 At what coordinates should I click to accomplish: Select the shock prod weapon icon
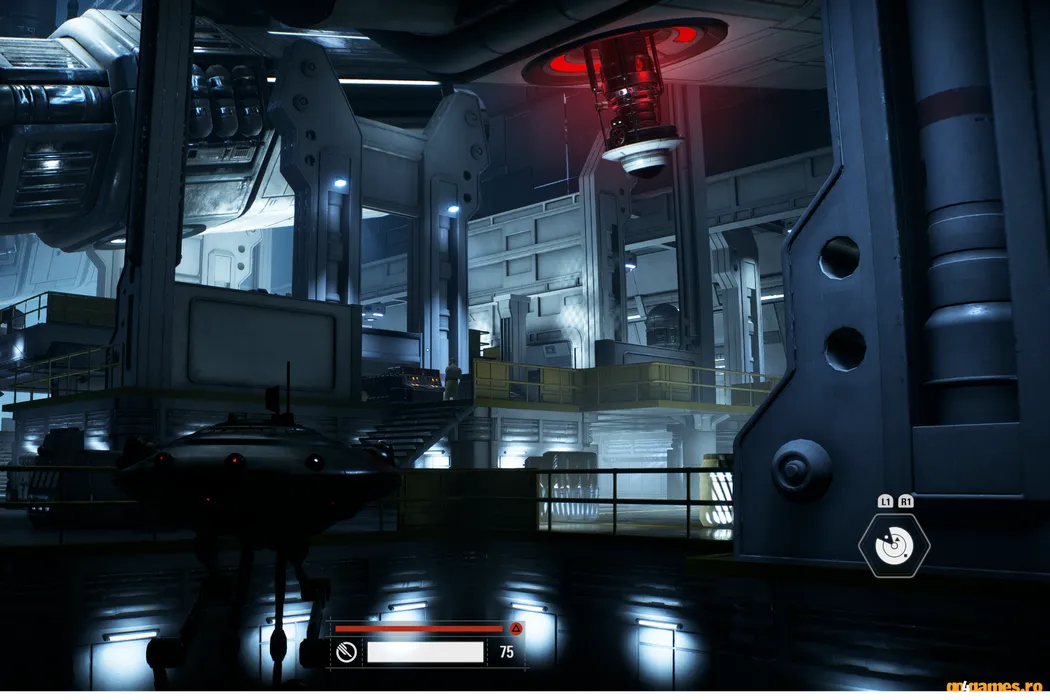(346, 653)
